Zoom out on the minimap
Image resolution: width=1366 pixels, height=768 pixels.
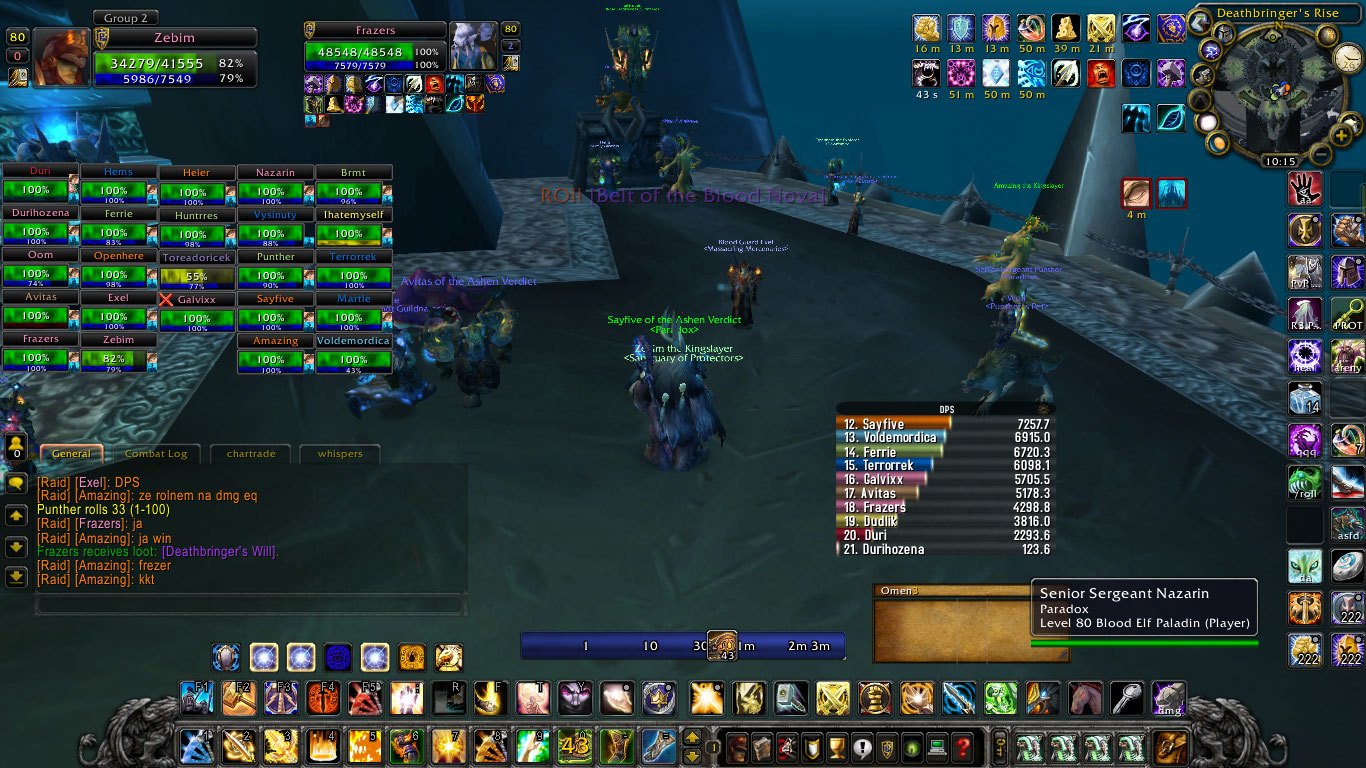click(x=1322, y=155)
